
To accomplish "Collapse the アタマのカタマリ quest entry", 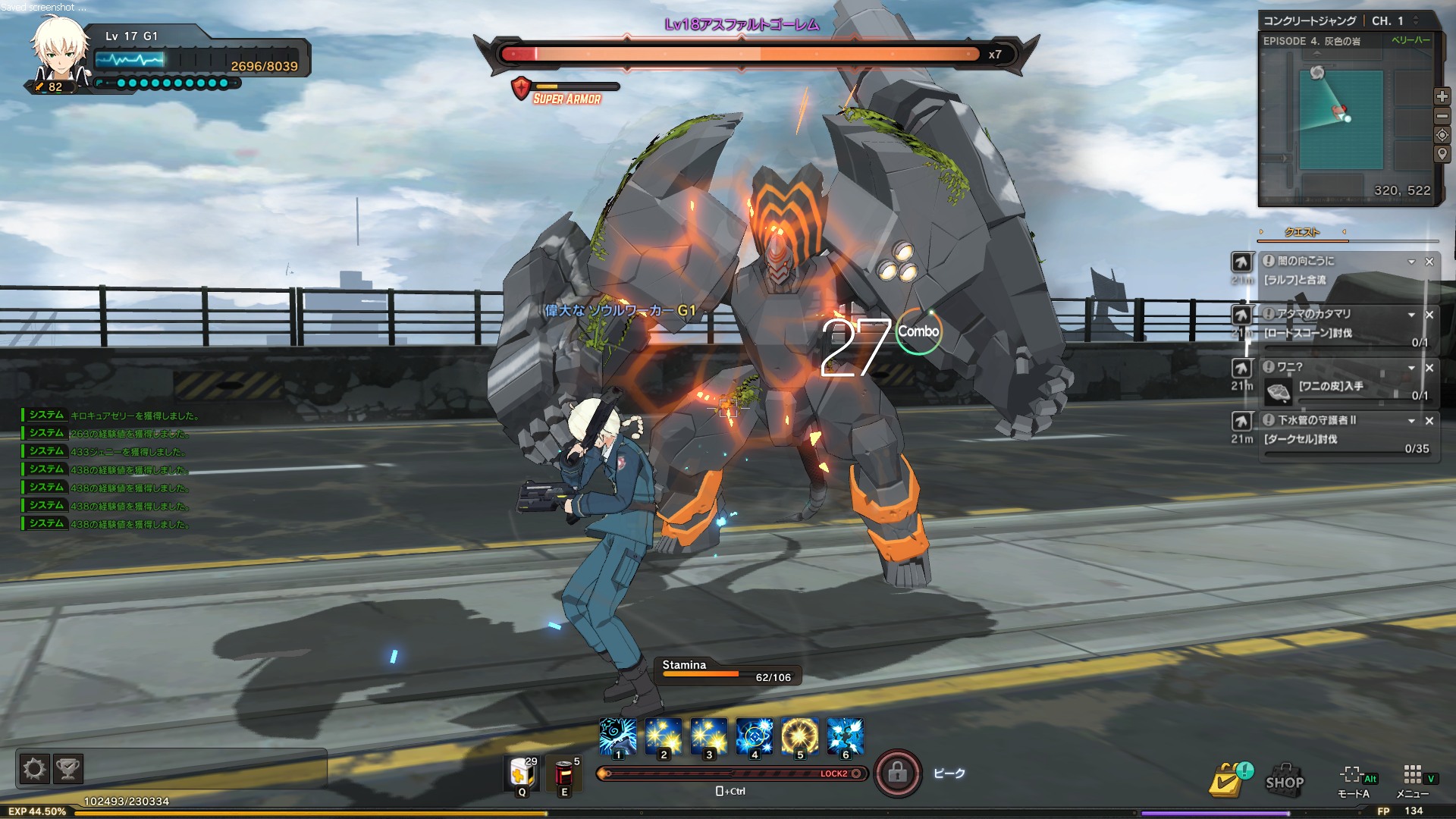I will click(x=1411, y=315).
